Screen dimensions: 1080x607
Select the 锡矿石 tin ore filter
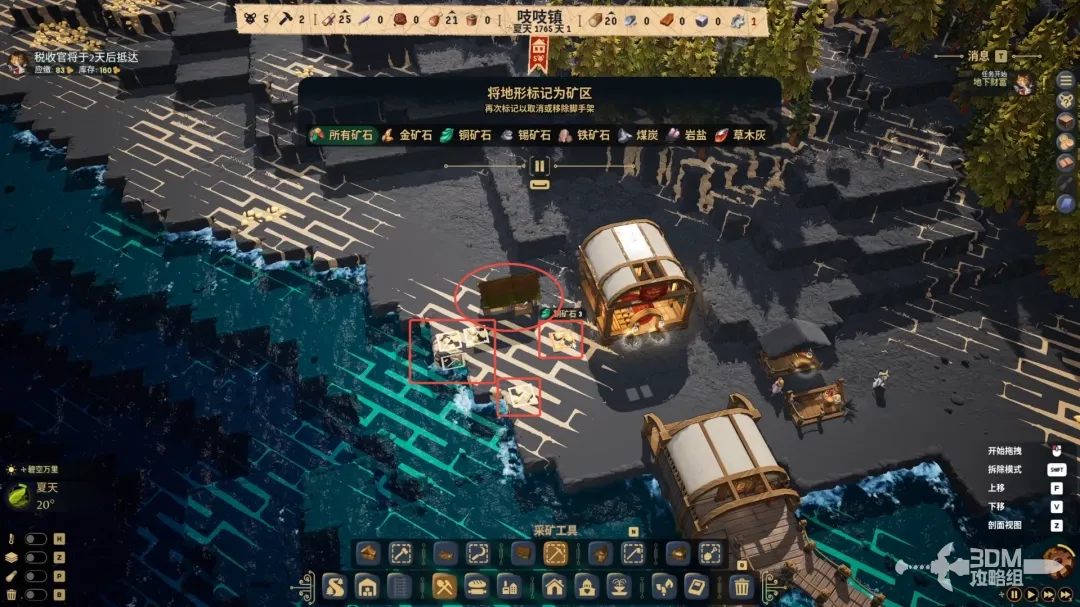pos(526,135)
